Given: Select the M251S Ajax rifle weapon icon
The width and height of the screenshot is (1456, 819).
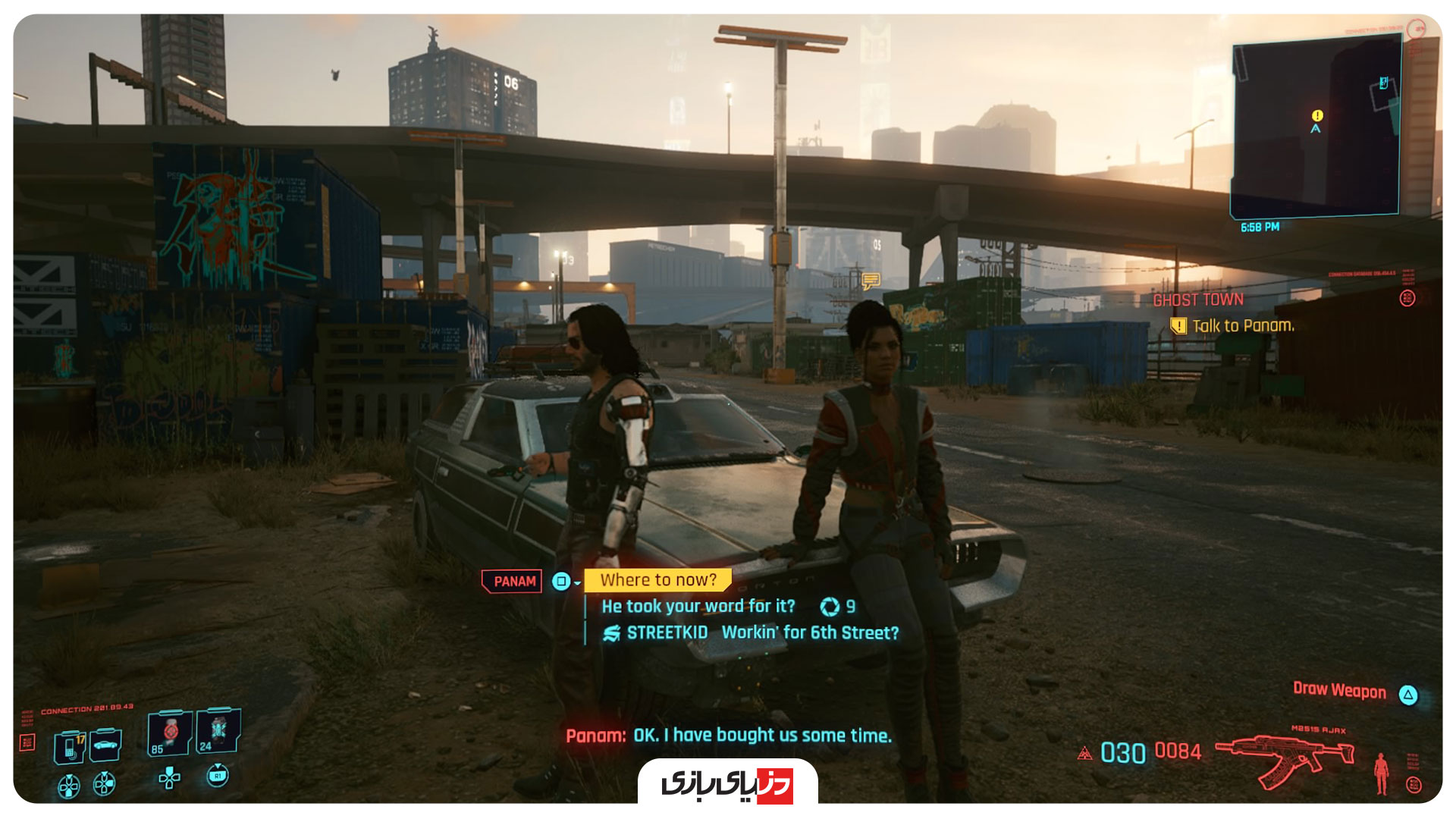Looking at the screenshot, I should 1285,757.
